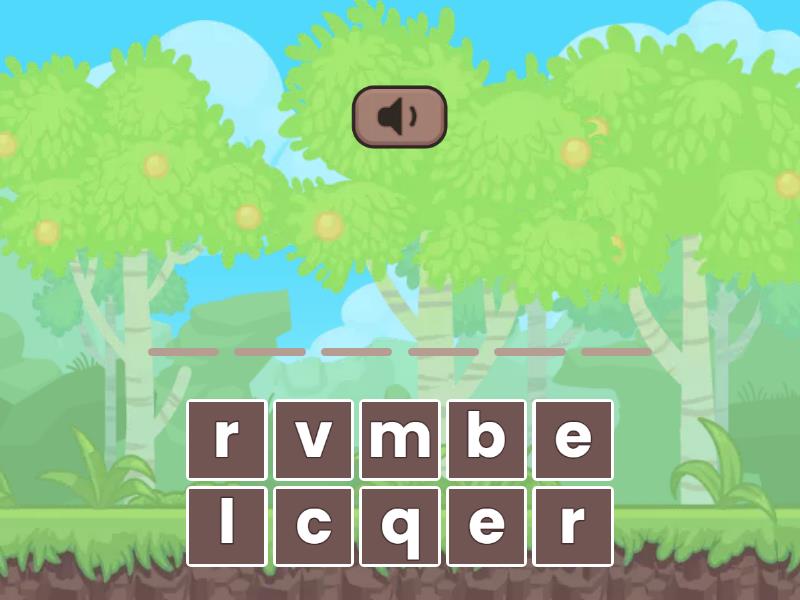Select the letter v tile
The image size is (800, 600).
313,439
